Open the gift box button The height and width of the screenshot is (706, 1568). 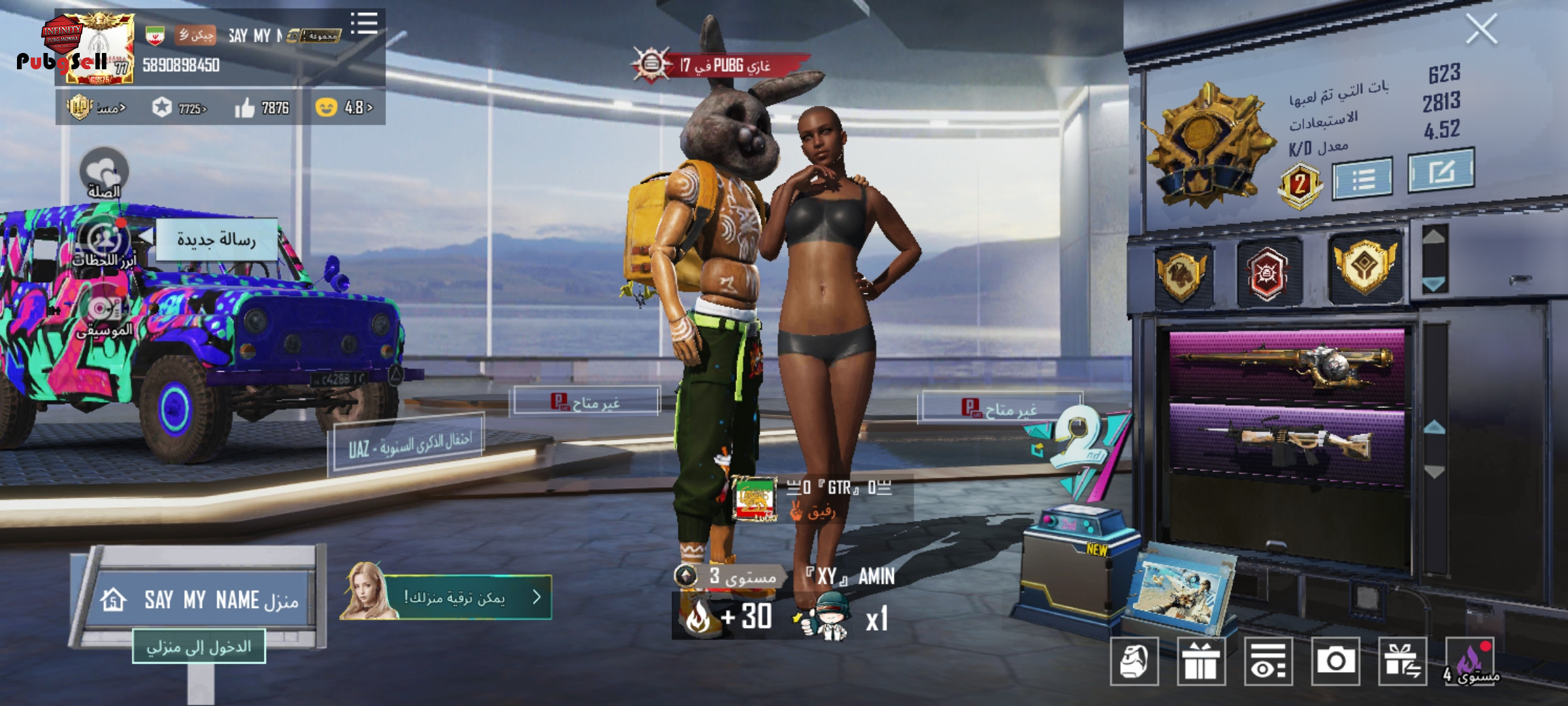pos(1201,661)
